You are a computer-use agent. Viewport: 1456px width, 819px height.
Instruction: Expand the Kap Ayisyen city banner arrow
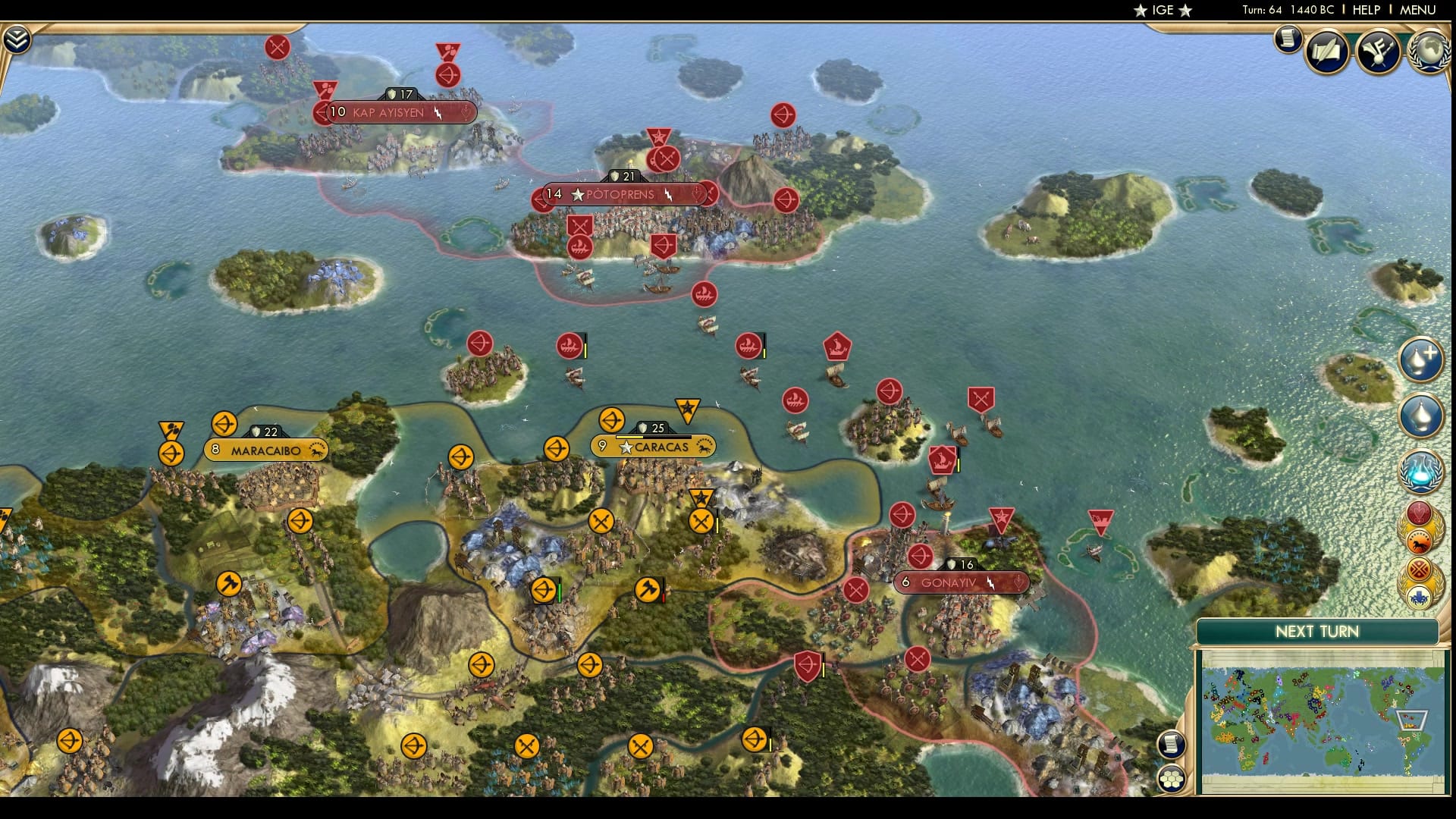tap(320, 111)
